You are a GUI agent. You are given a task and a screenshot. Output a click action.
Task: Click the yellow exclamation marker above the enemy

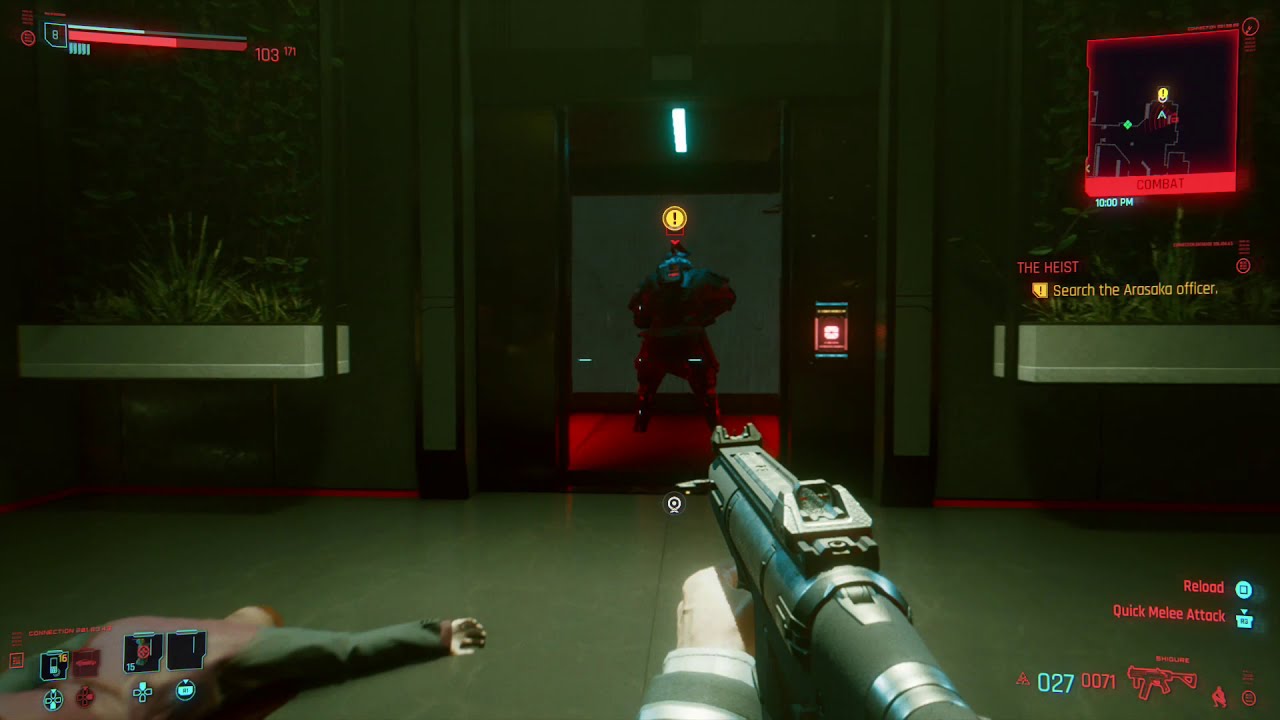673,219
